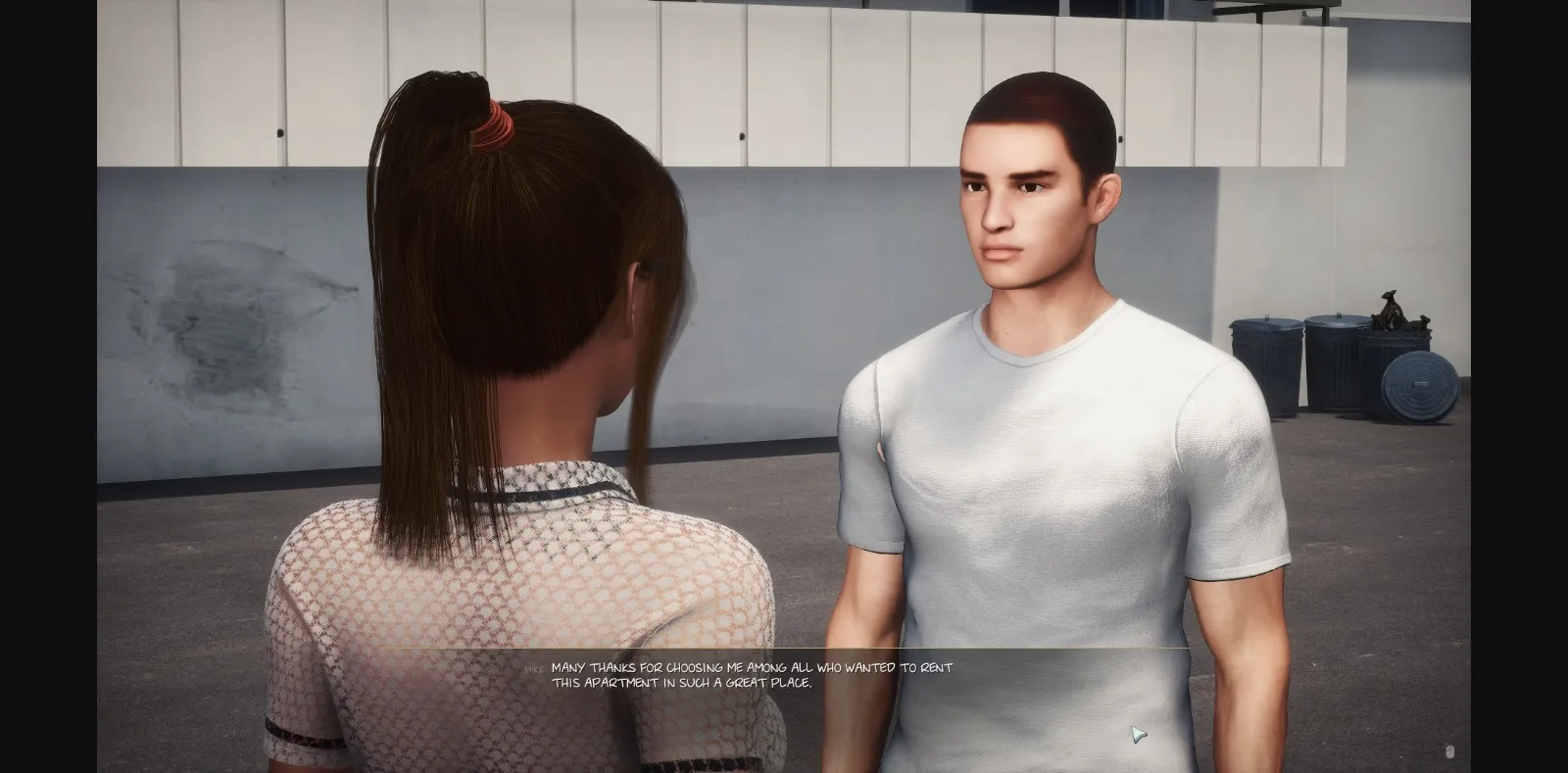This screenshot has height=773, width=1568.
Task: Click the second dialogue line about the great place
Action: (x=684, y=686)
